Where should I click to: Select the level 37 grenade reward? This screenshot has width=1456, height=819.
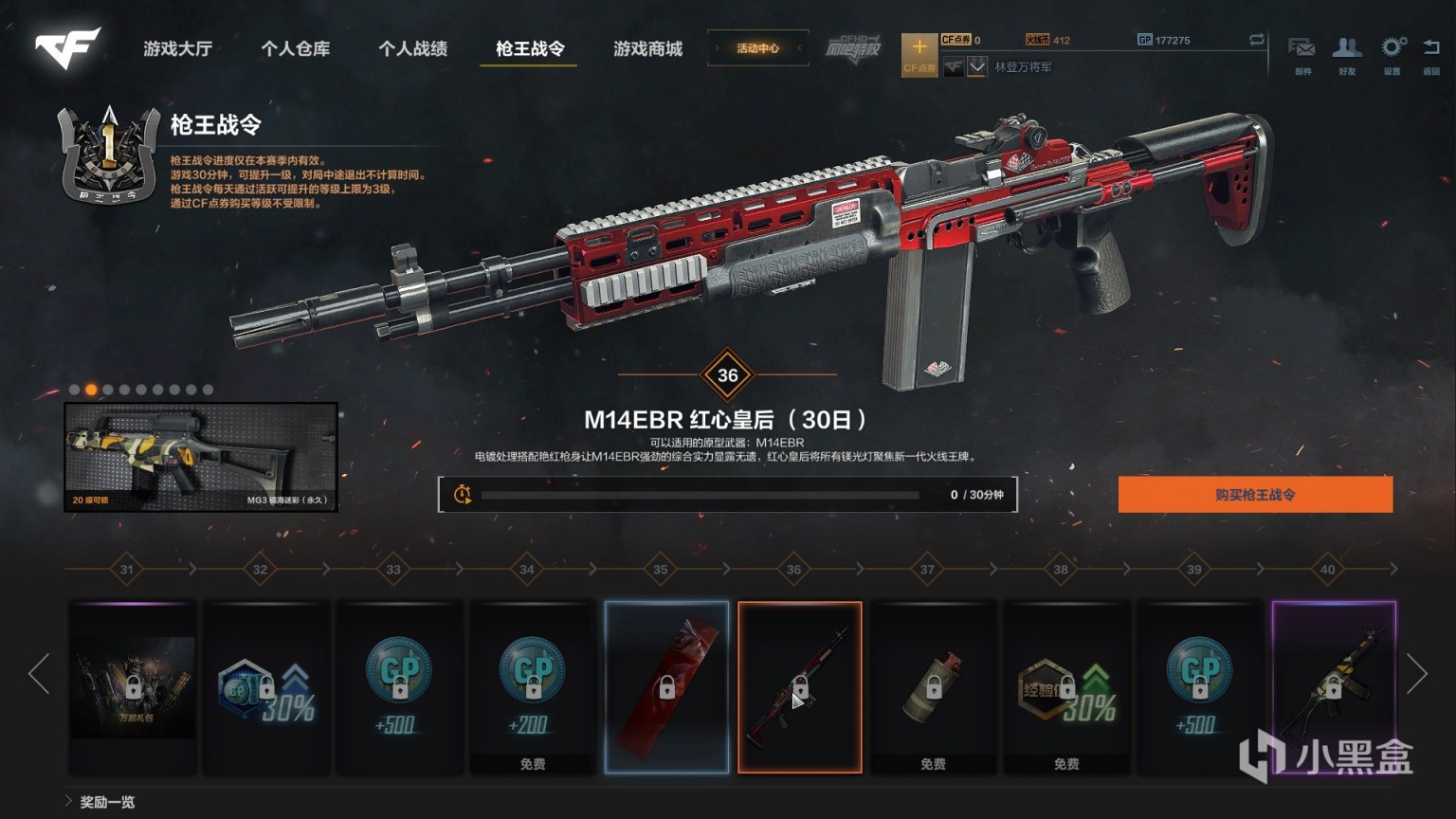pos(933,686)
